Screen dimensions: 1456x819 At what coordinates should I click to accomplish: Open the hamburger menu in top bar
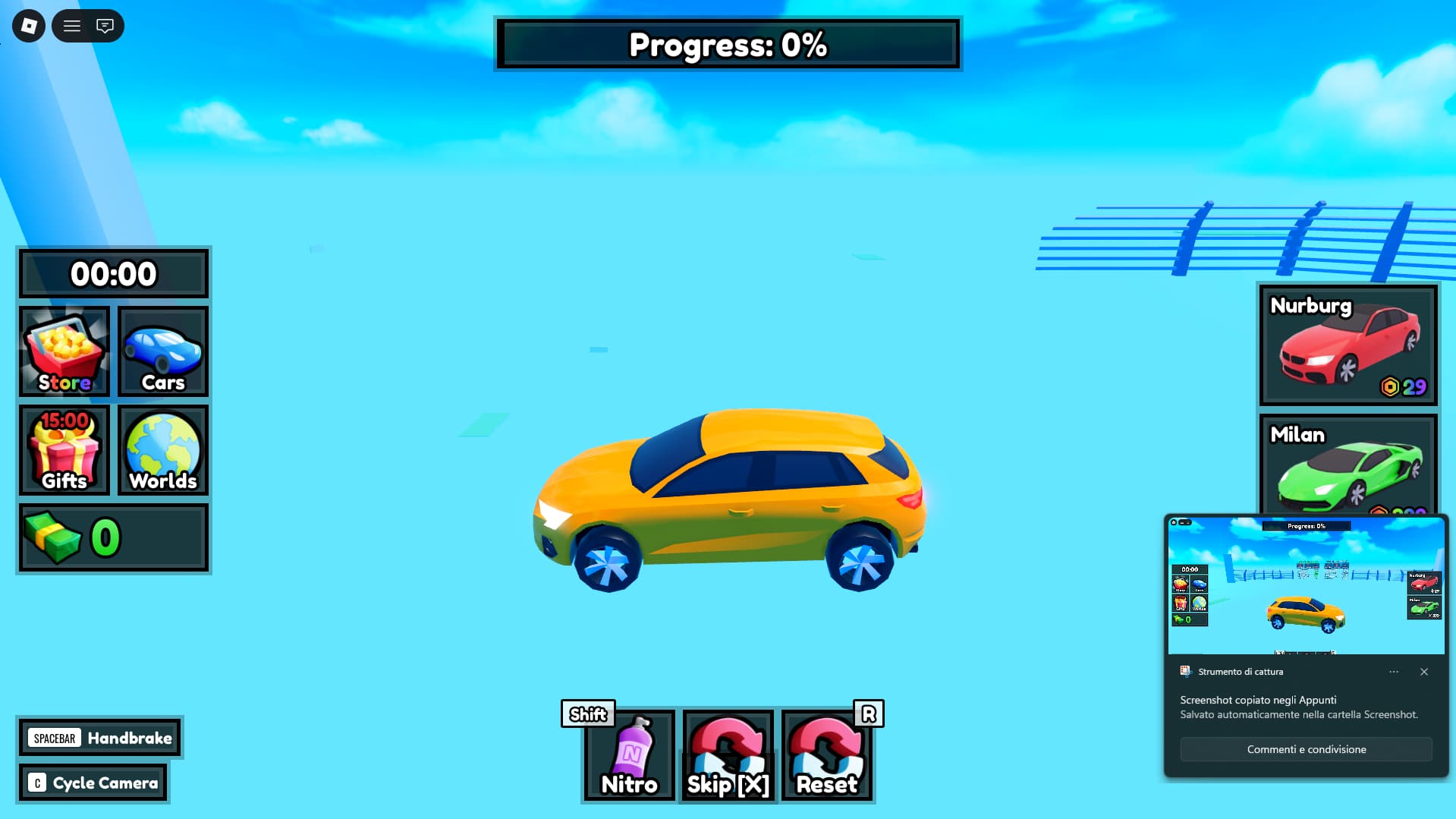[72, 26]
